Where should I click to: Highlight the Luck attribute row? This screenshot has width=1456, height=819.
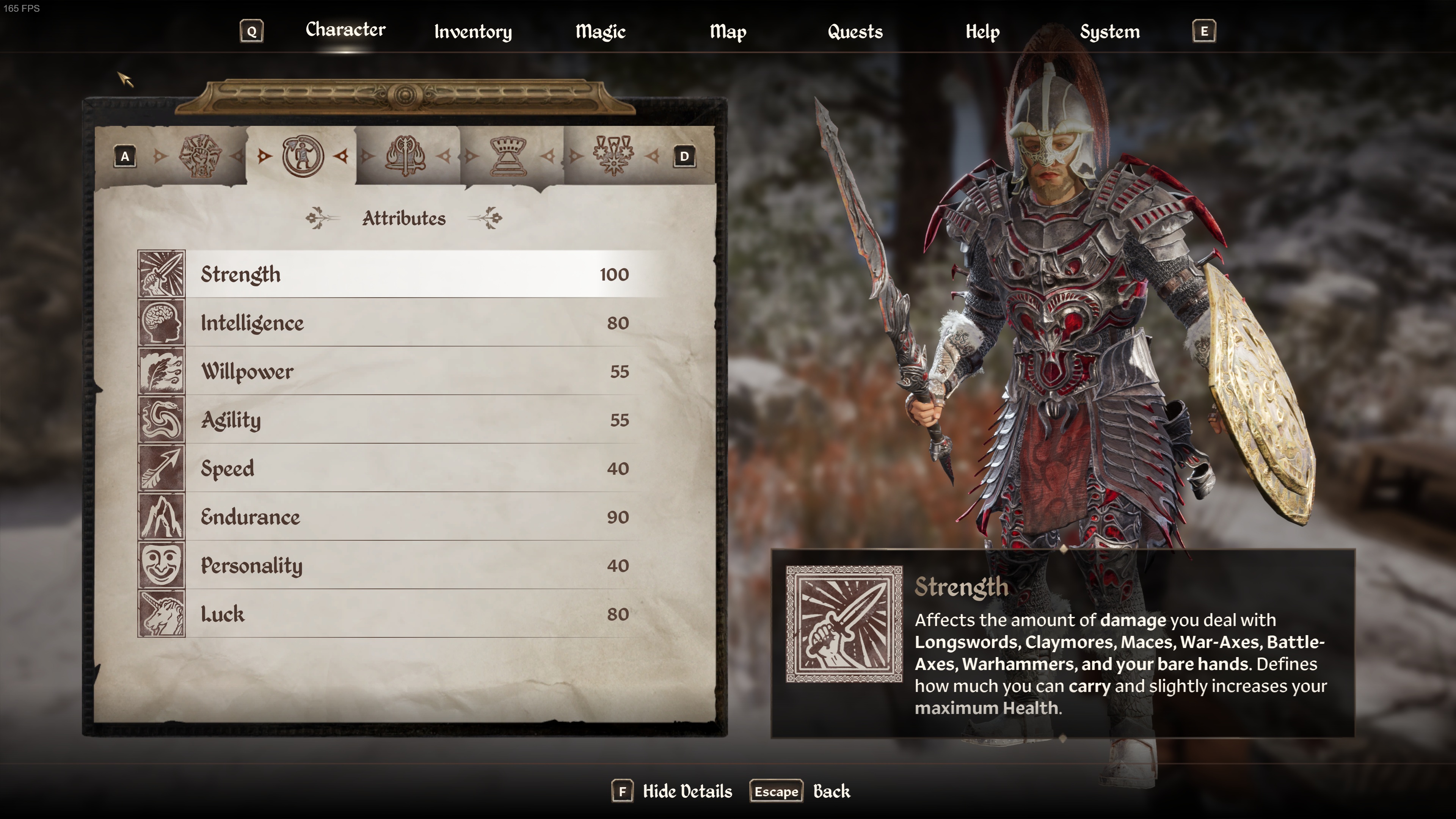(x=414, y=614)
